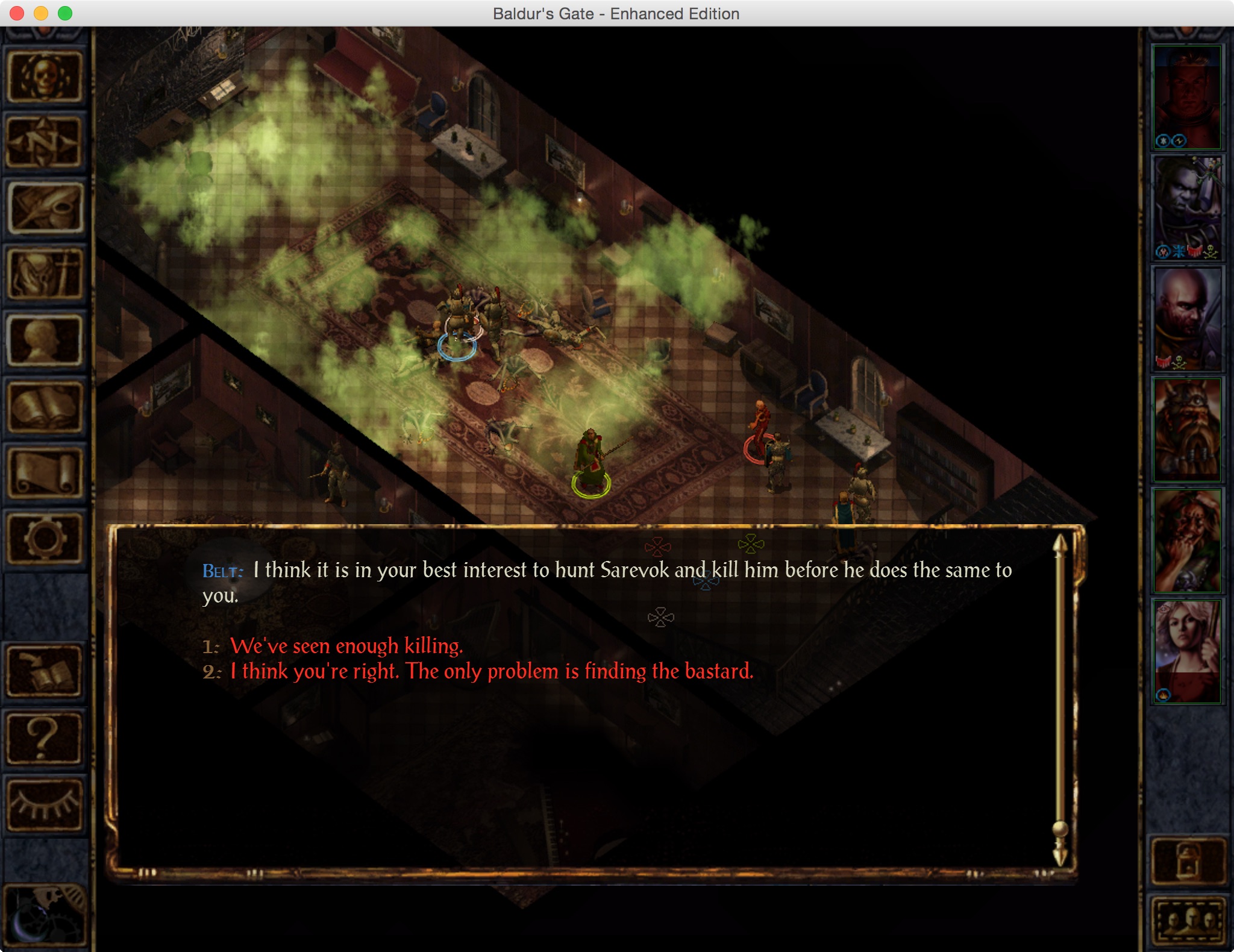Close the window with the red button
This screenshot has height=952, width=1234.
[17, 13]
